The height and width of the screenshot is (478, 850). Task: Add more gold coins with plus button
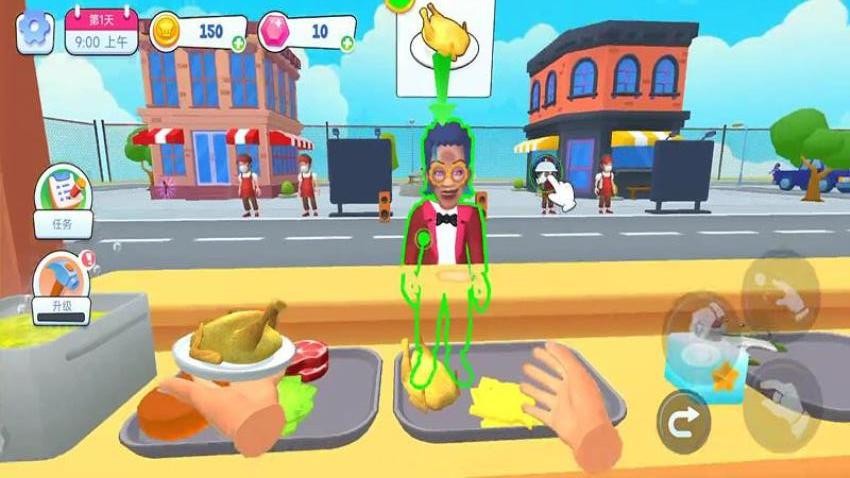pos(238,43)
